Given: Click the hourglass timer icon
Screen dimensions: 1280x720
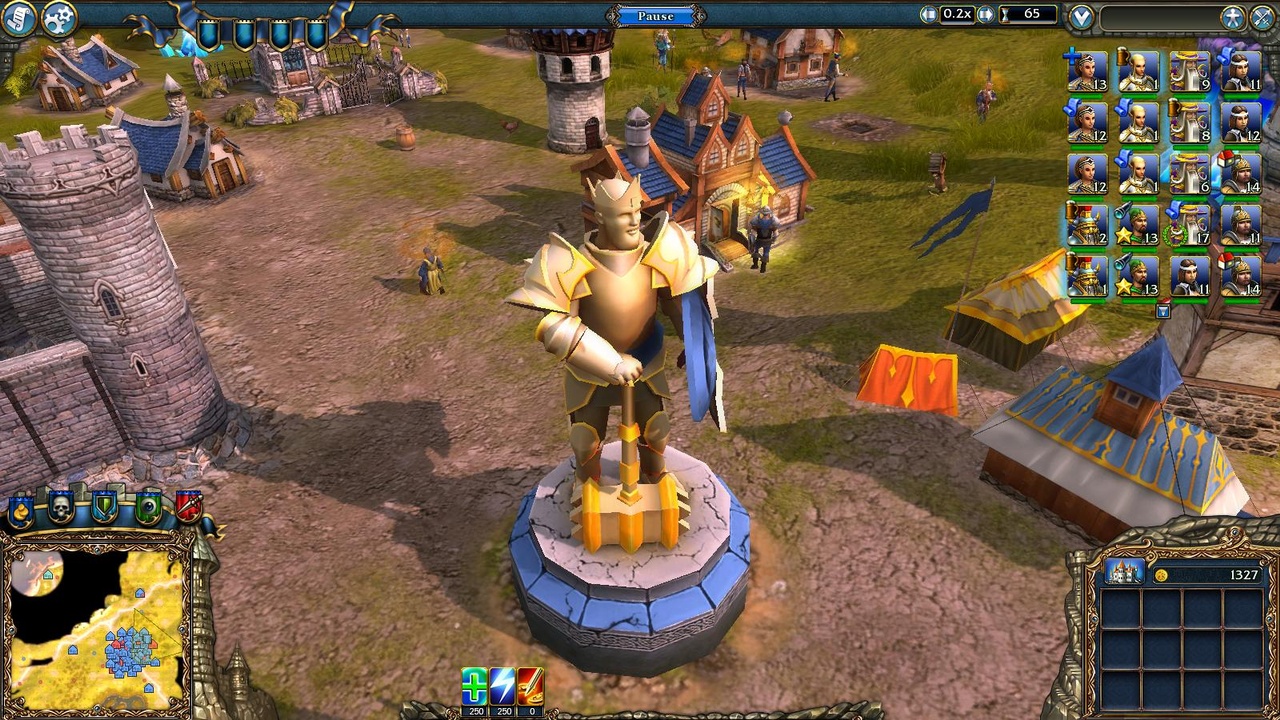Looking at the screenshot, I should point(1004,13).
